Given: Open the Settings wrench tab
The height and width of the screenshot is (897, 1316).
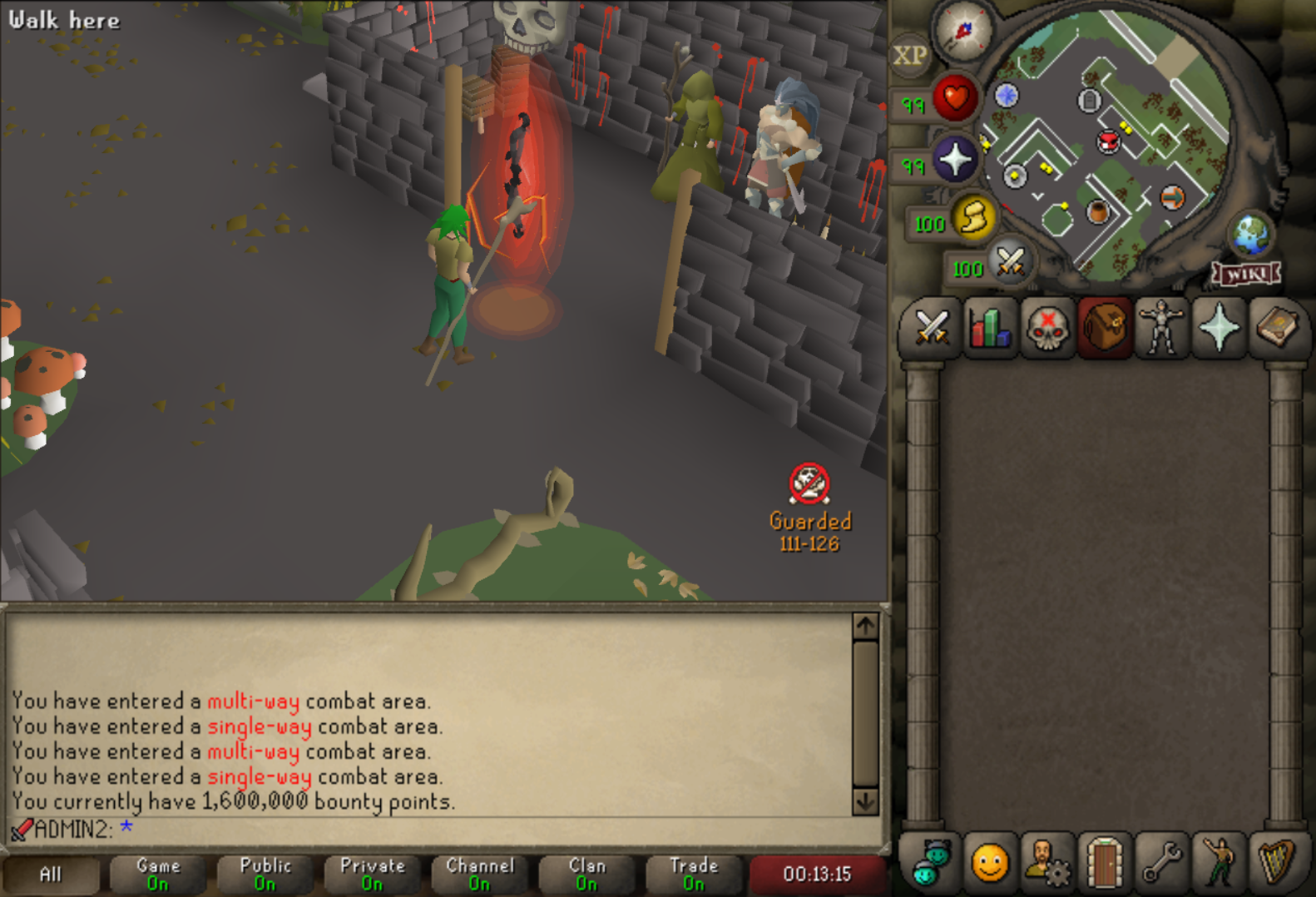Looking at the screenshot, I should [1162, 862].
